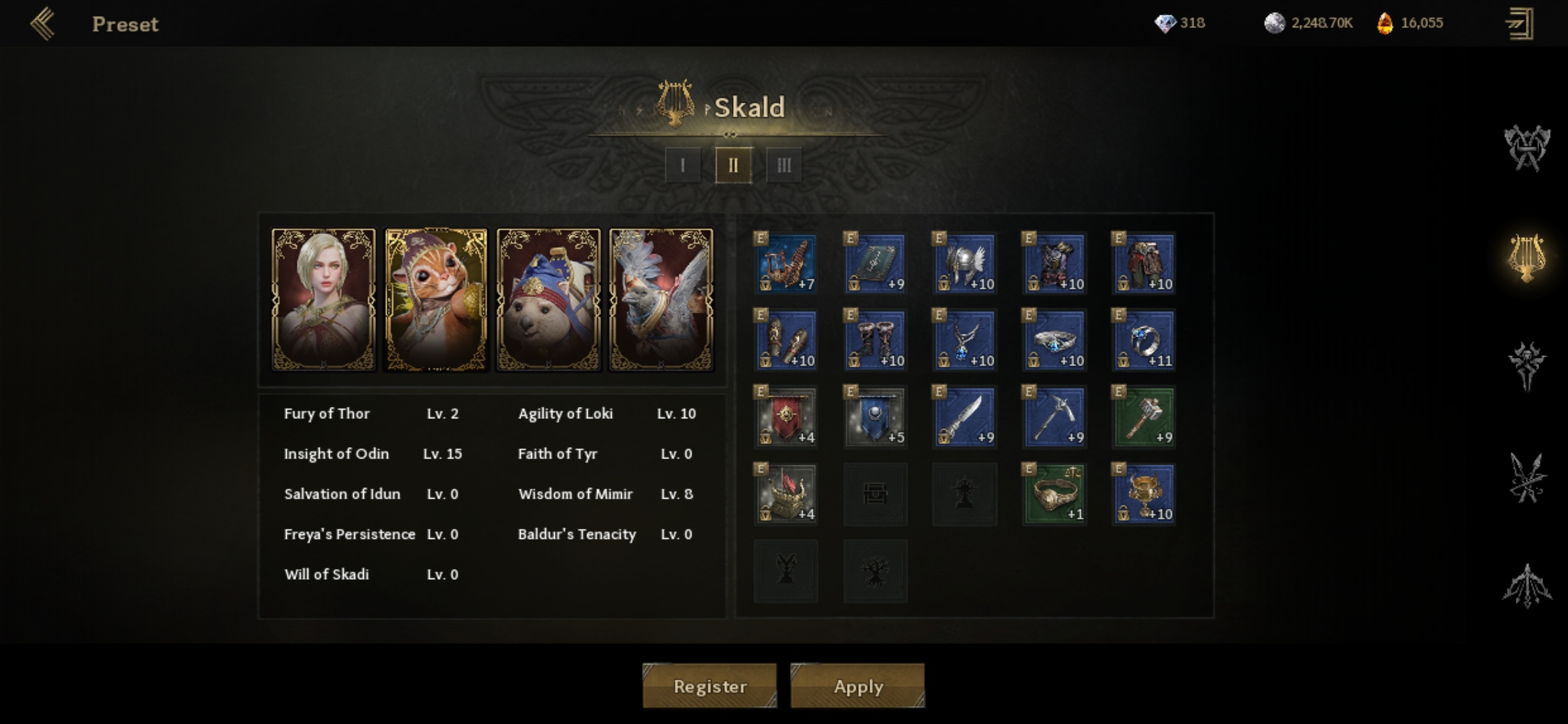Image resolution: width=1568 pixels, height=724 pixels.
Task: Switch to preset slot I
Action: tap(682, 165)
